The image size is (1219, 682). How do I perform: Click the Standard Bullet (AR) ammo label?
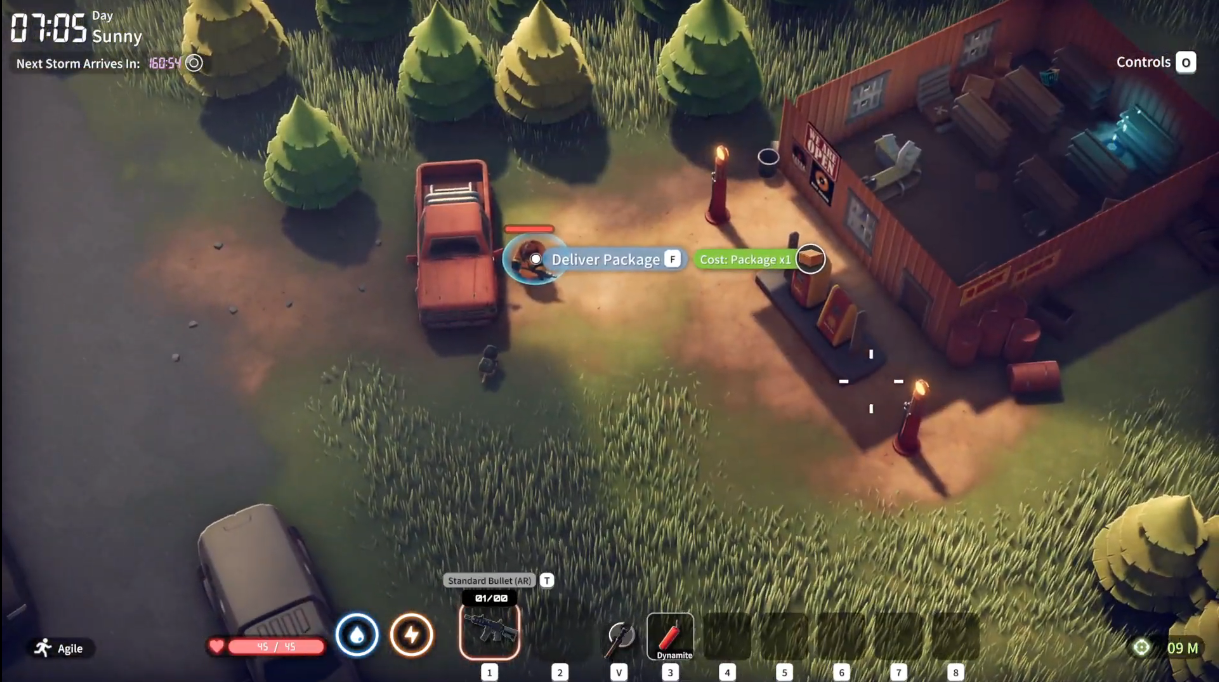[489, 580]
